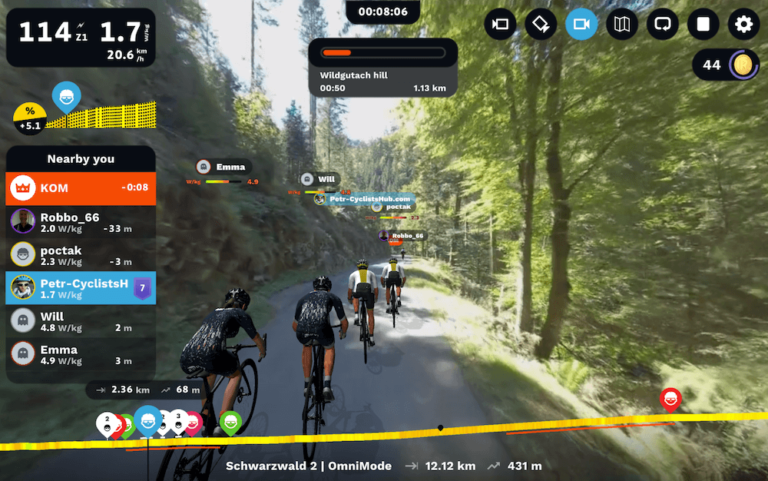
Task: Select rider Robbo_66 in the nearby list
Action: (x=81, y=221)
